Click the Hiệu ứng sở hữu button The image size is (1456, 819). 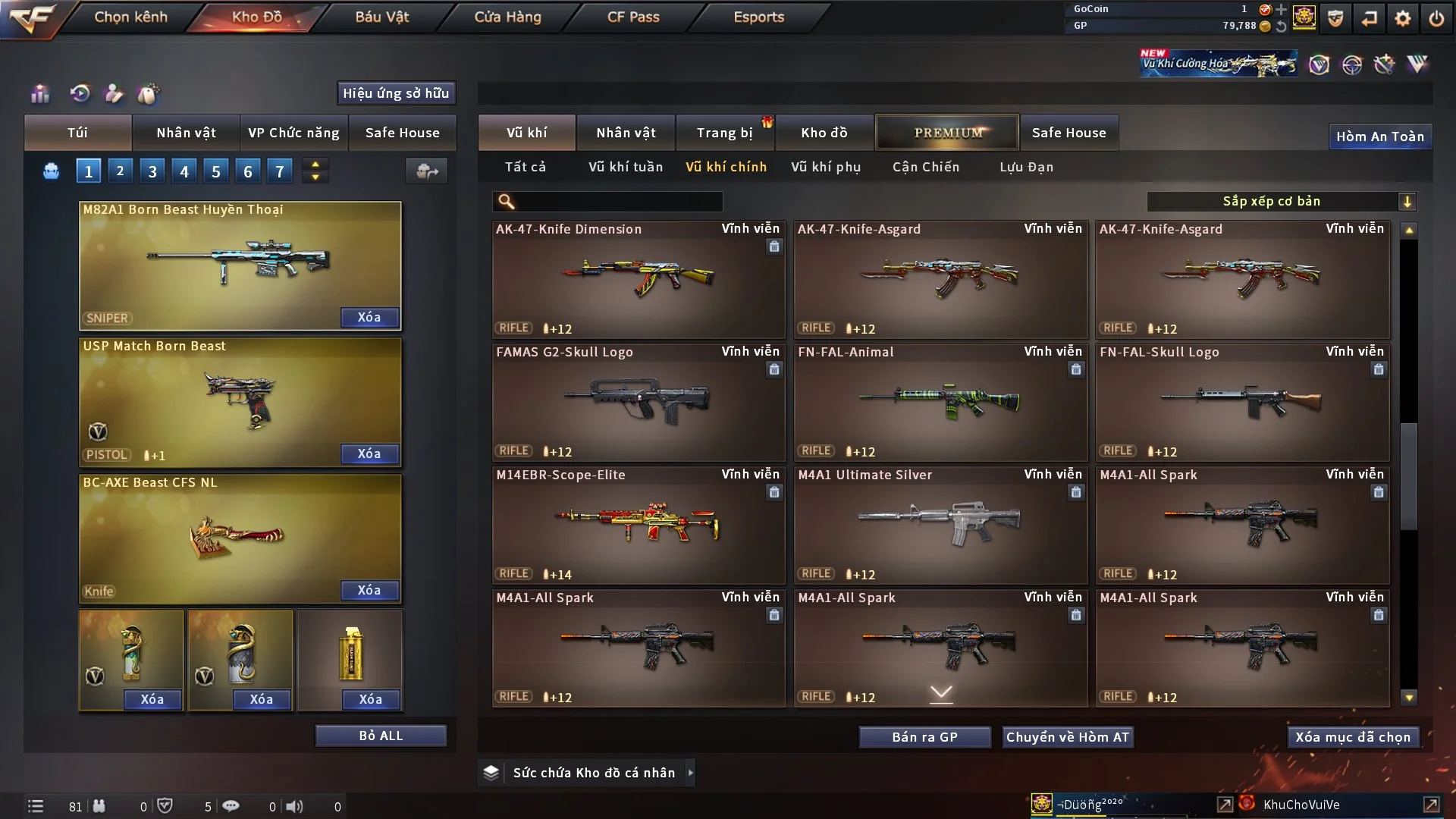click(x=396, y=93)
